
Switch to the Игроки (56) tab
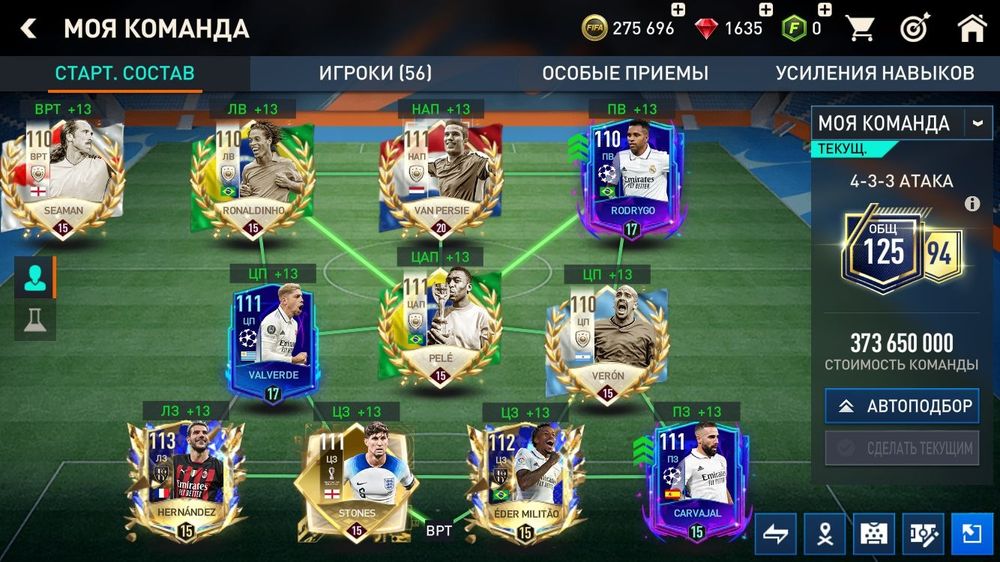point(375,73)
